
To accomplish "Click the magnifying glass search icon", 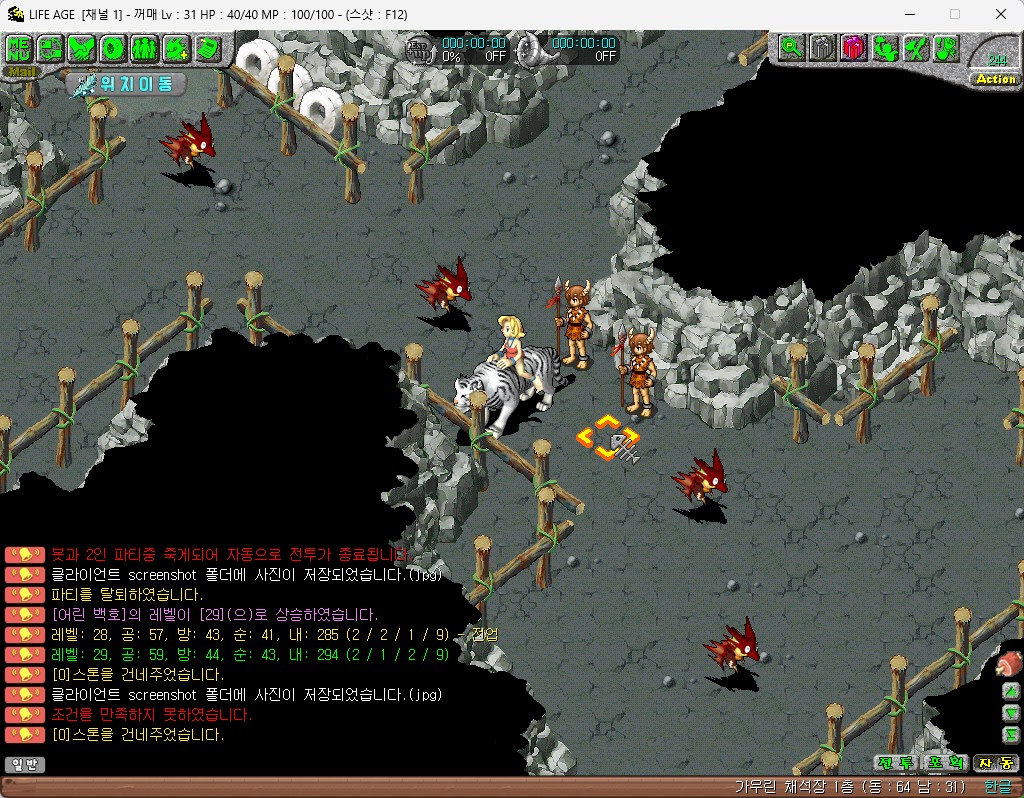I will 792,46.
